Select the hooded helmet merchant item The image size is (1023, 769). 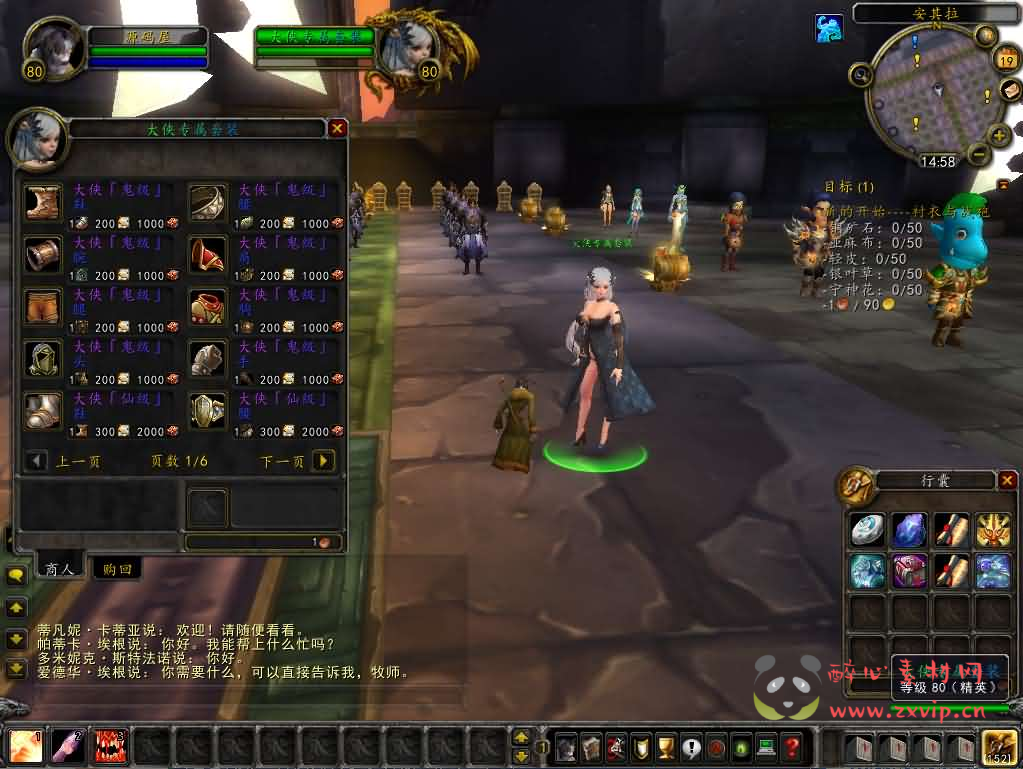pyautogui.click(x=44, y=358)
